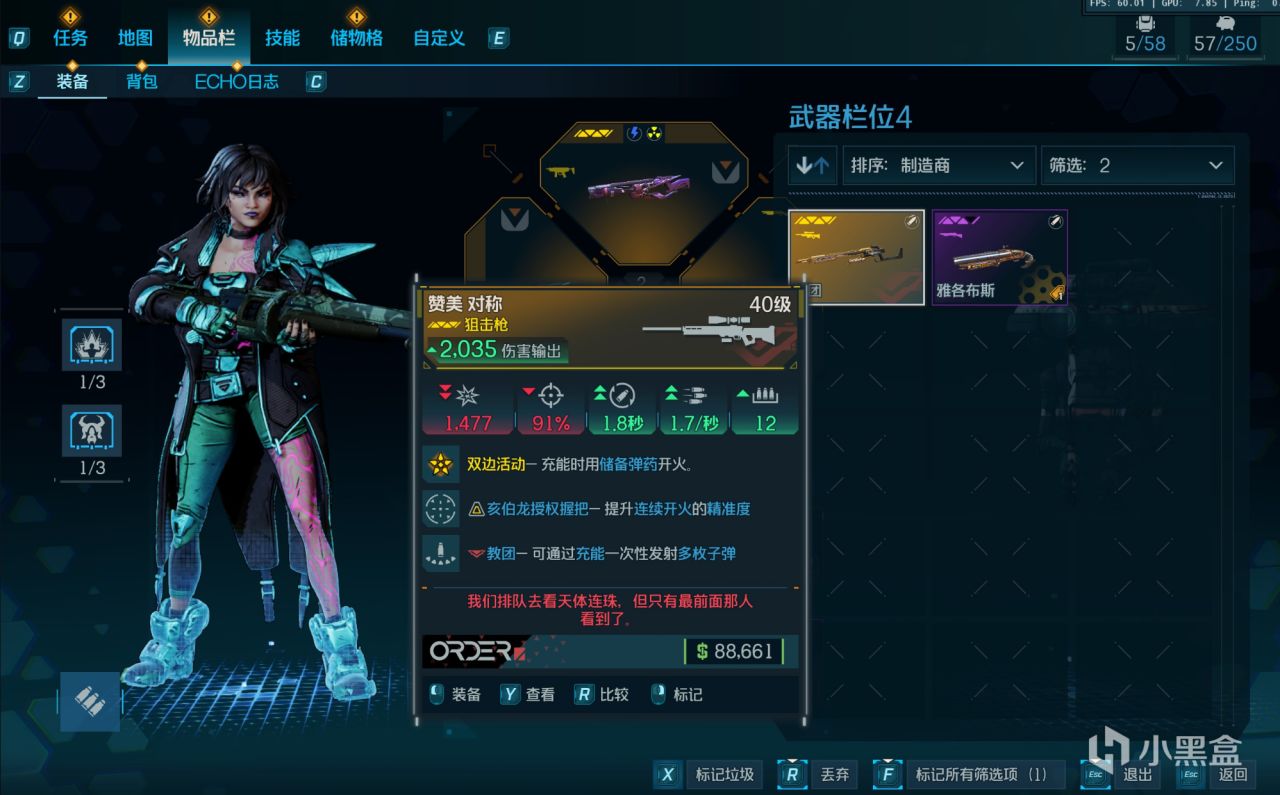
Task: Open the ECHO日志 sub-tab
Action: [x=236, y=82]
